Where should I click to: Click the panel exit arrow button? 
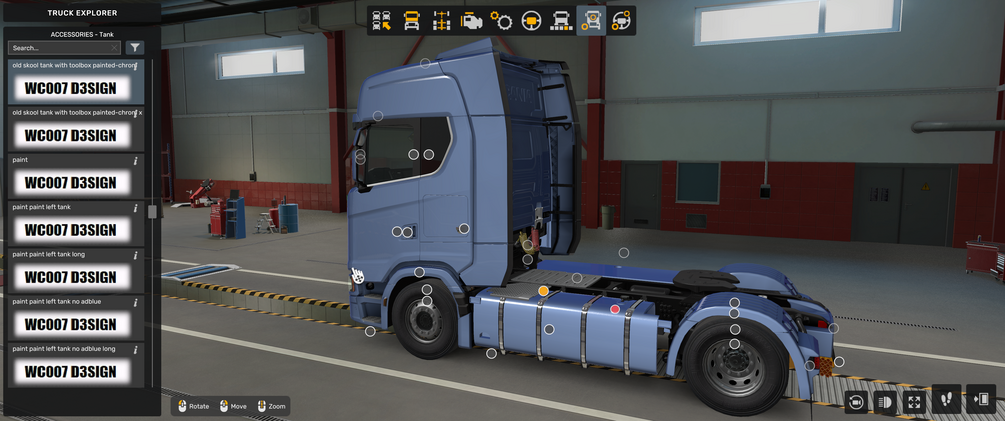click(981, 399)
